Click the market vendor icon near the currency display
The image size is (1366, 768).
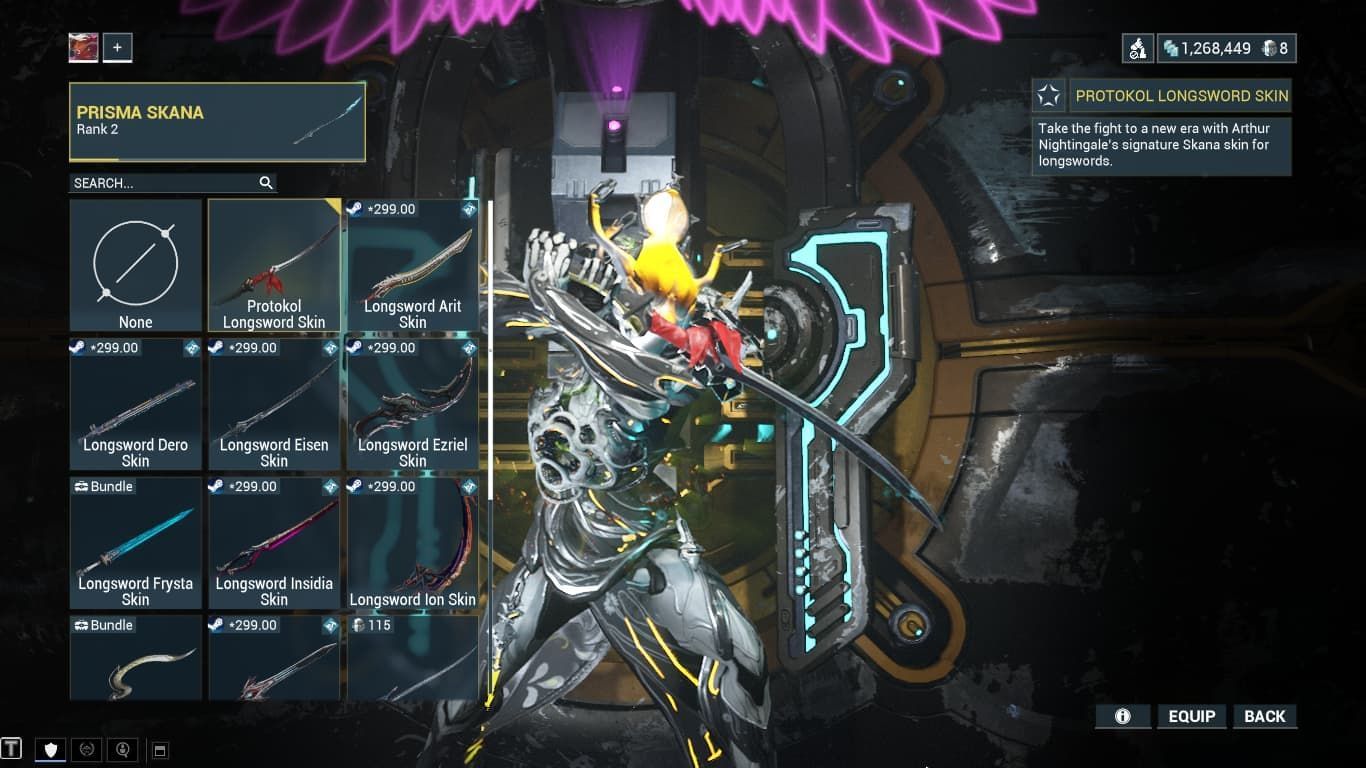tap(1137, 46)
